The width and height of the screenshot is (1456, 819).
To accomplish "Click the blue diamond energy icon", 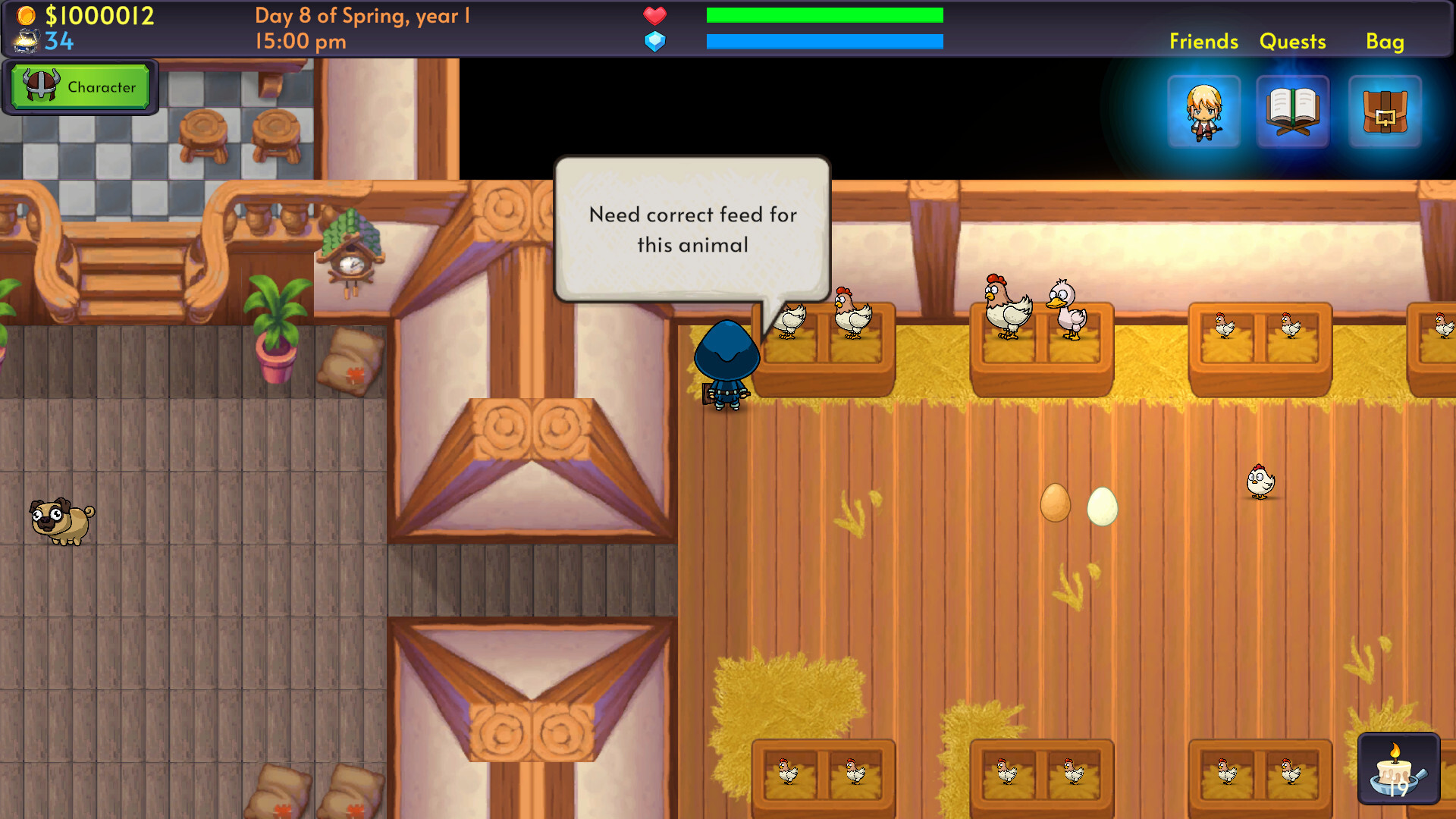I will [655, 42].
